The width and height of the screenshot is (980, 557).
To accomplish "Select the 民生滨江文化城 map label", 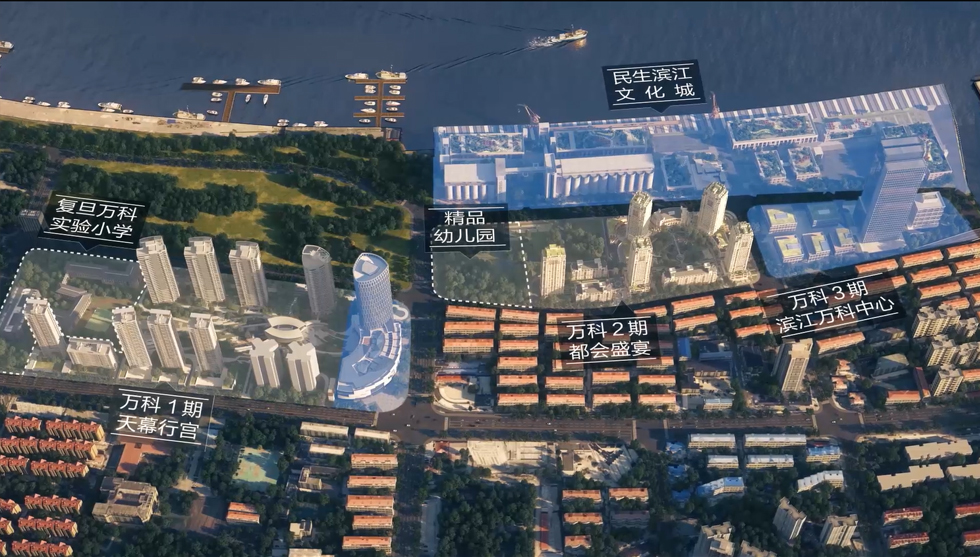I will [653, 84].
